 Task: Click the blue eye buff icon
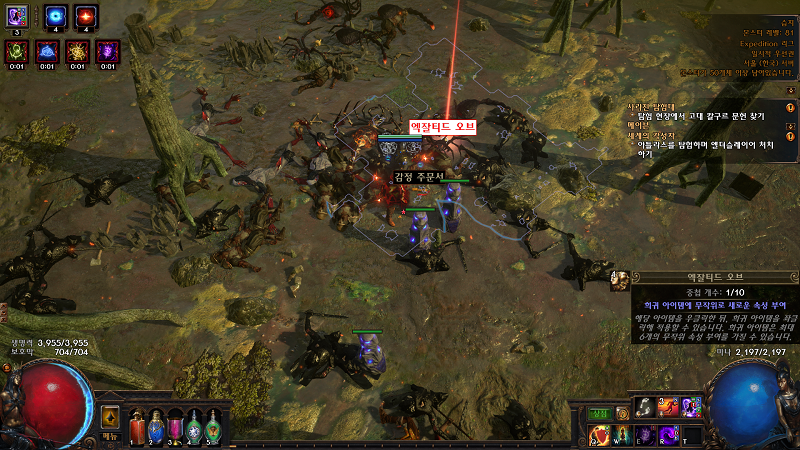click(54, 17)
